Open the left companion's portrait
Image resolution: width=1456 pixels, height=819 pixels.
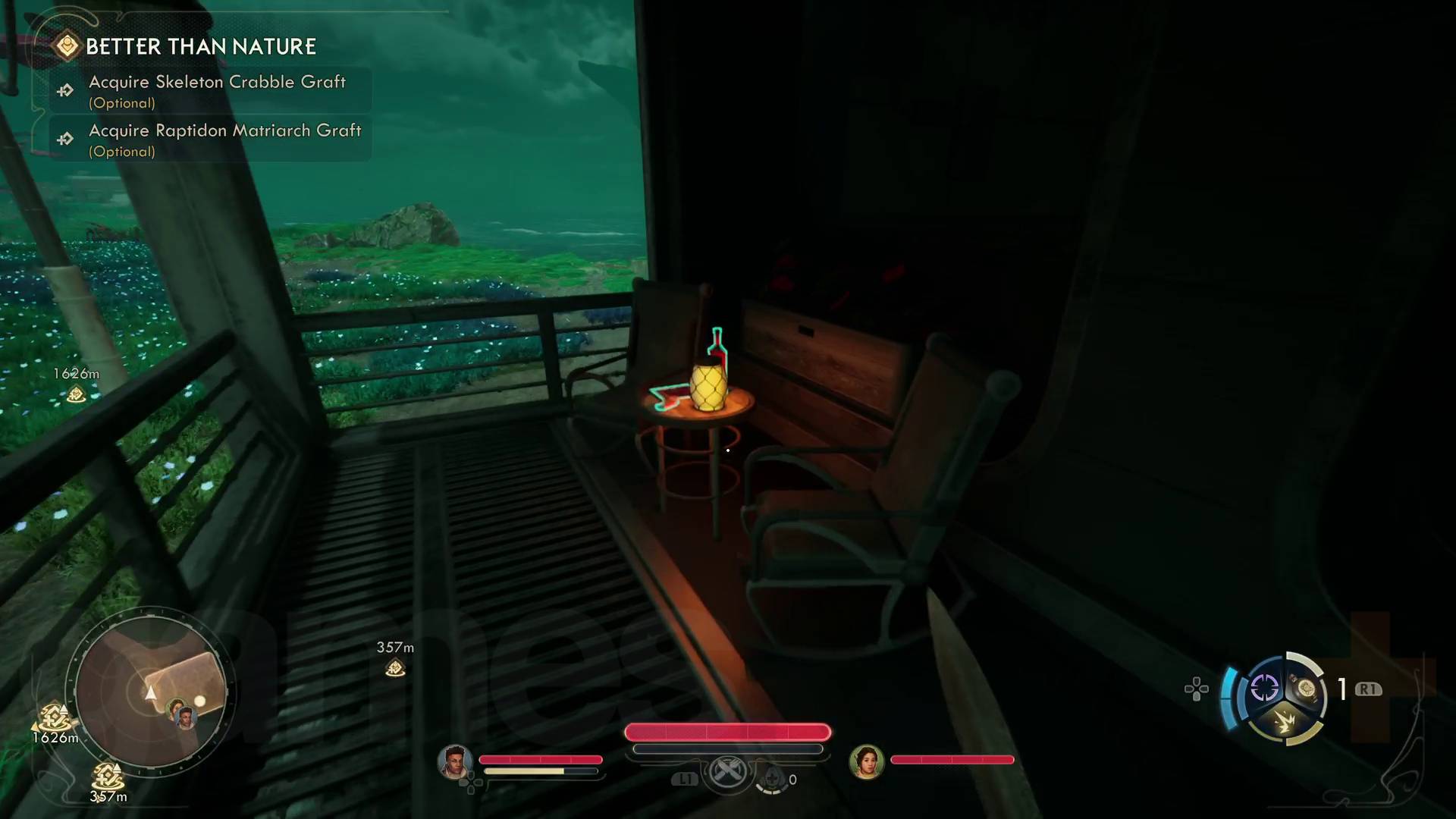456,761
